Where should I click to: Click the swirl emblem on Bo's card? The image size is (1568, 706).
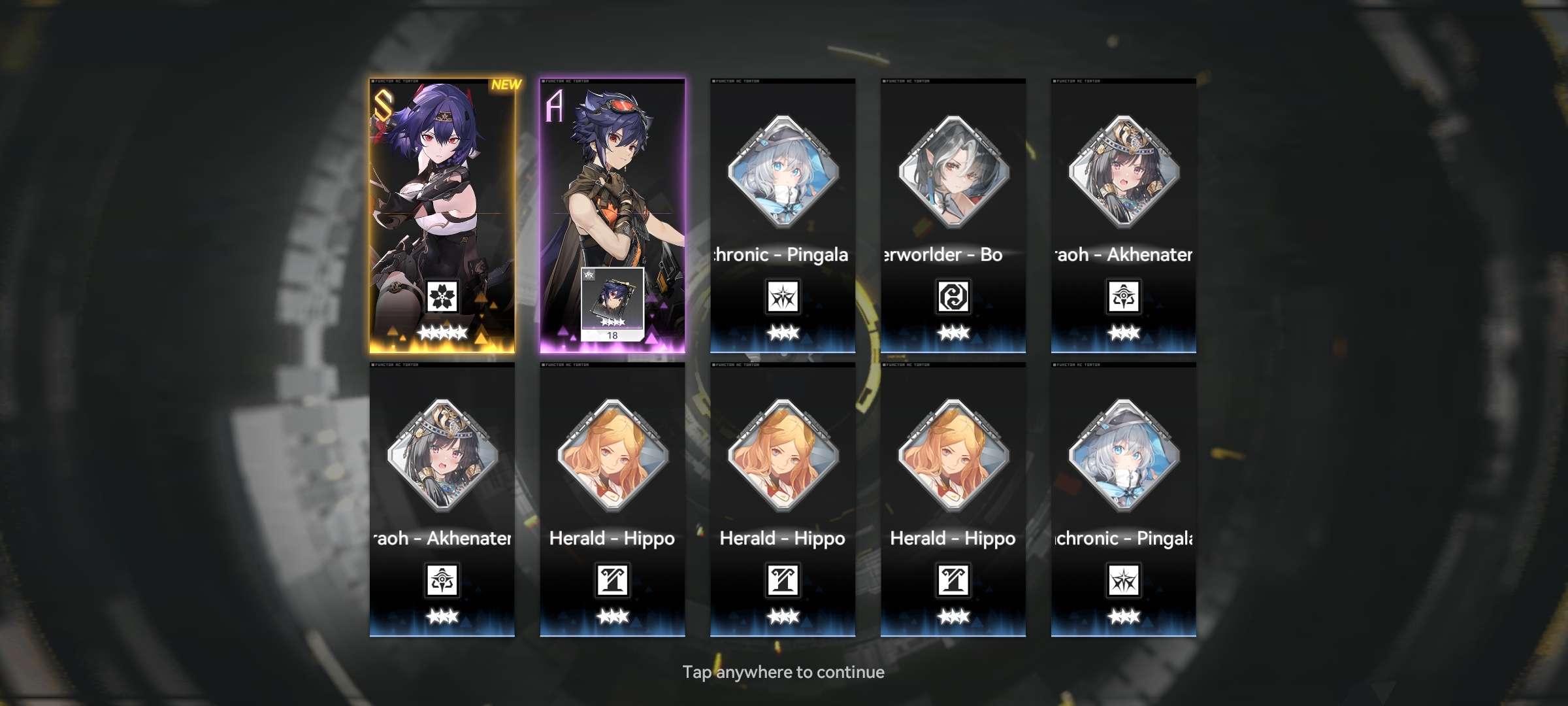pos(953,297)
